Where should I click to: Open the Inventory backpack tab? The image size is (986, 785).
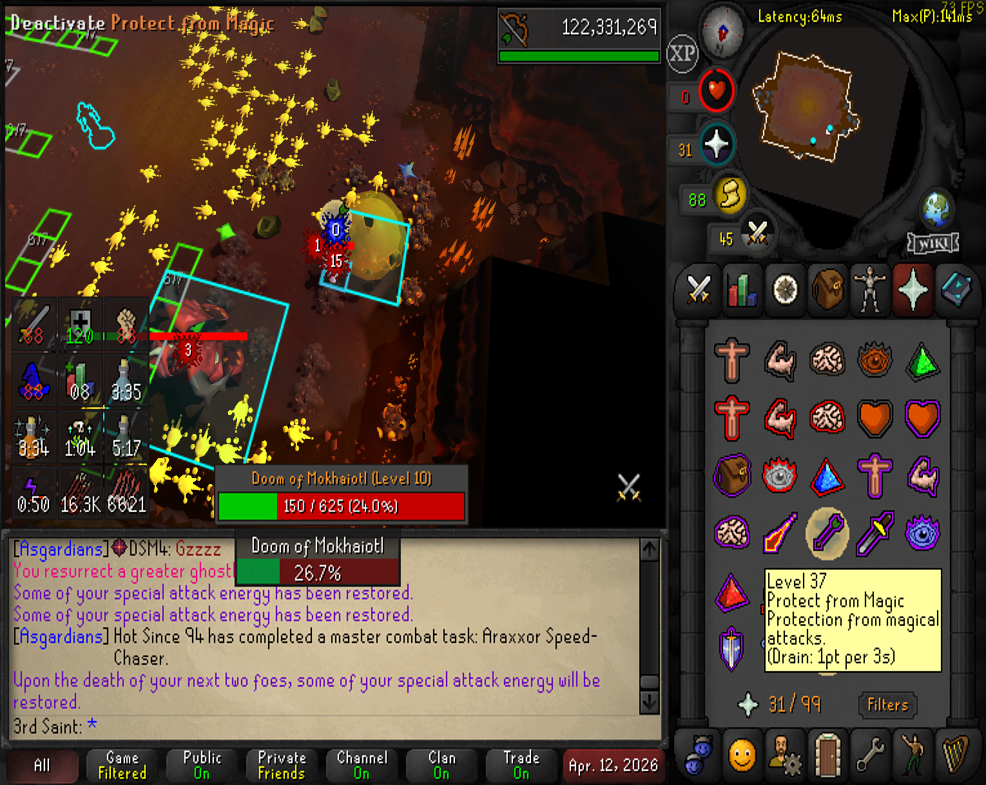click(x=829, y=290)
